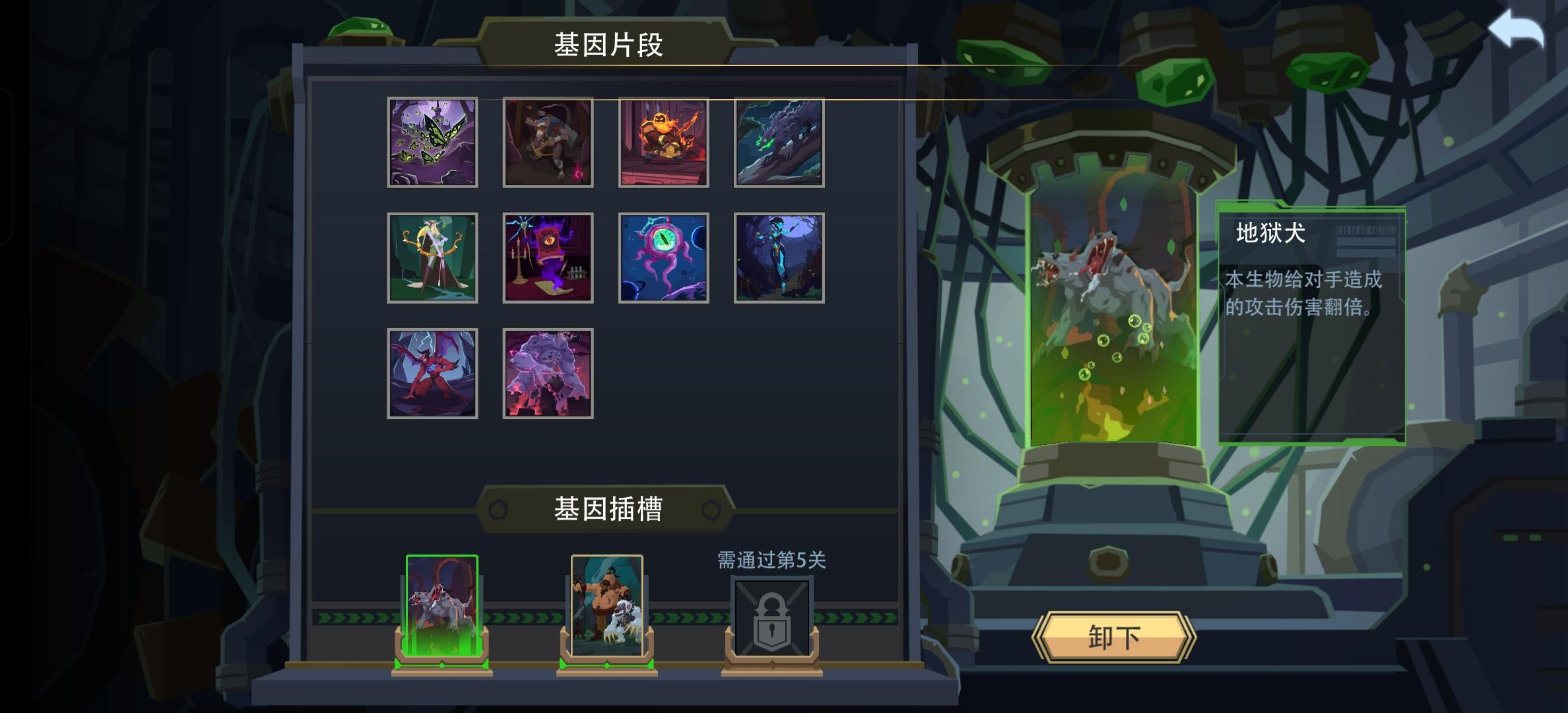Select the stone golem gene fragment
Viewport: 1568px width, 713px height.
coord(548,372)
